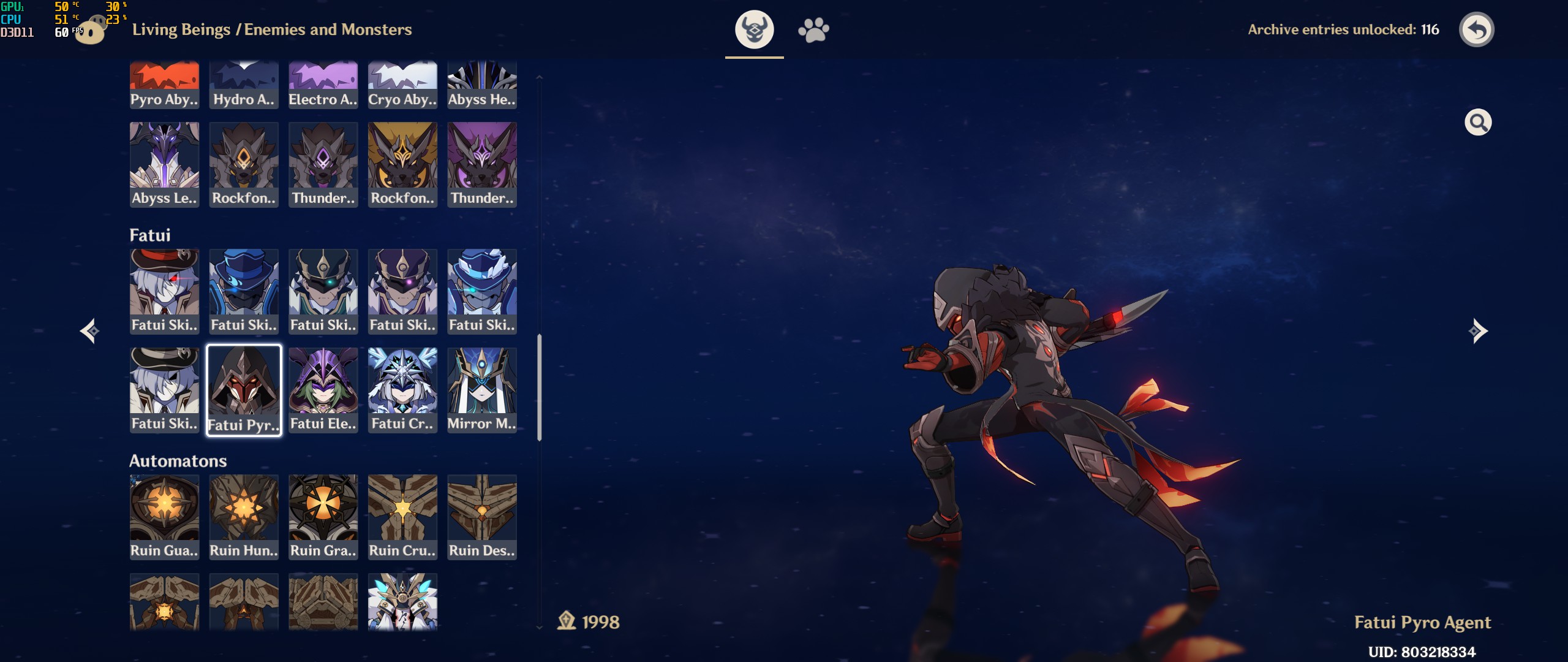
Task: Open the Ruin Grader entry
Action: 323,517
